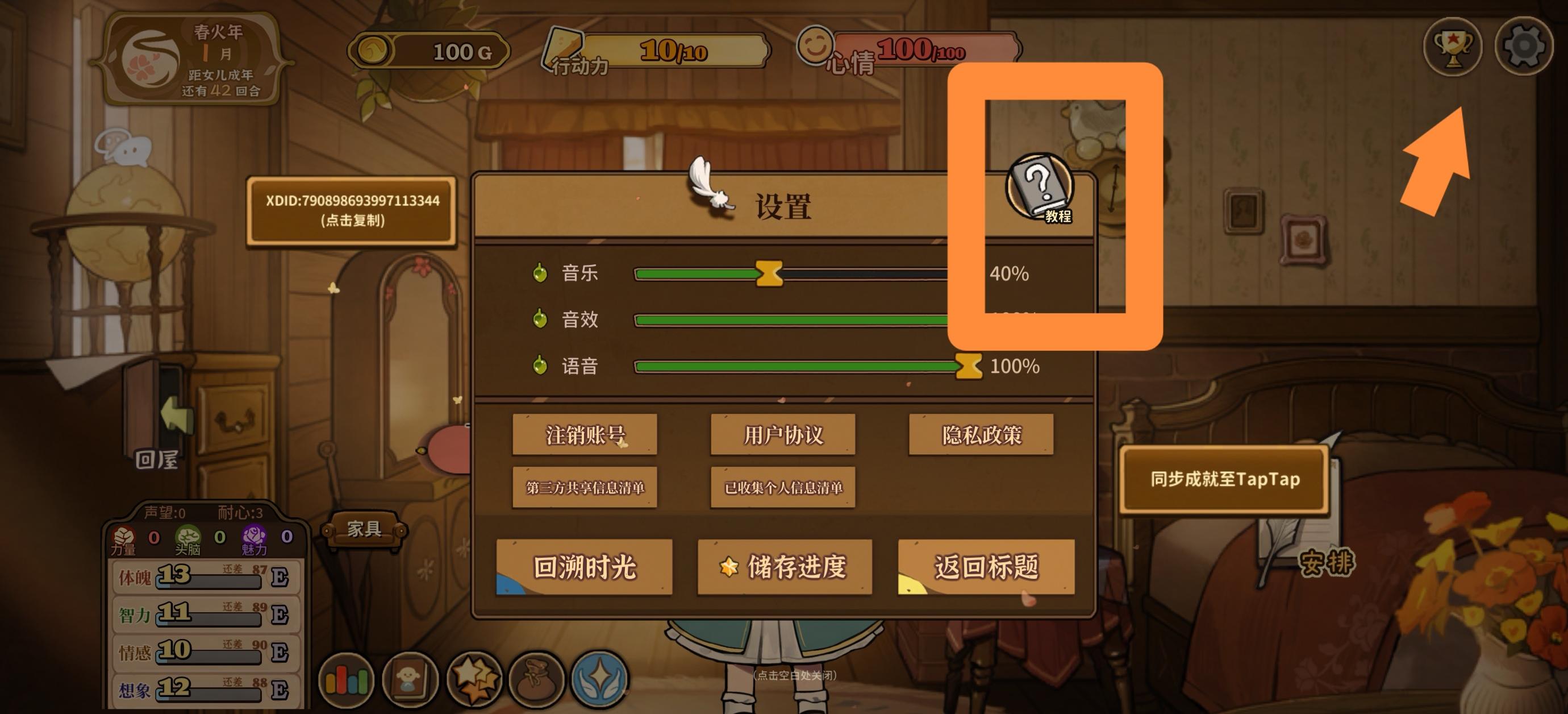Select the colorful bar-chart stats icon at bottom
The height and width of the screenshot is (714, 1568).
[347, 681]
